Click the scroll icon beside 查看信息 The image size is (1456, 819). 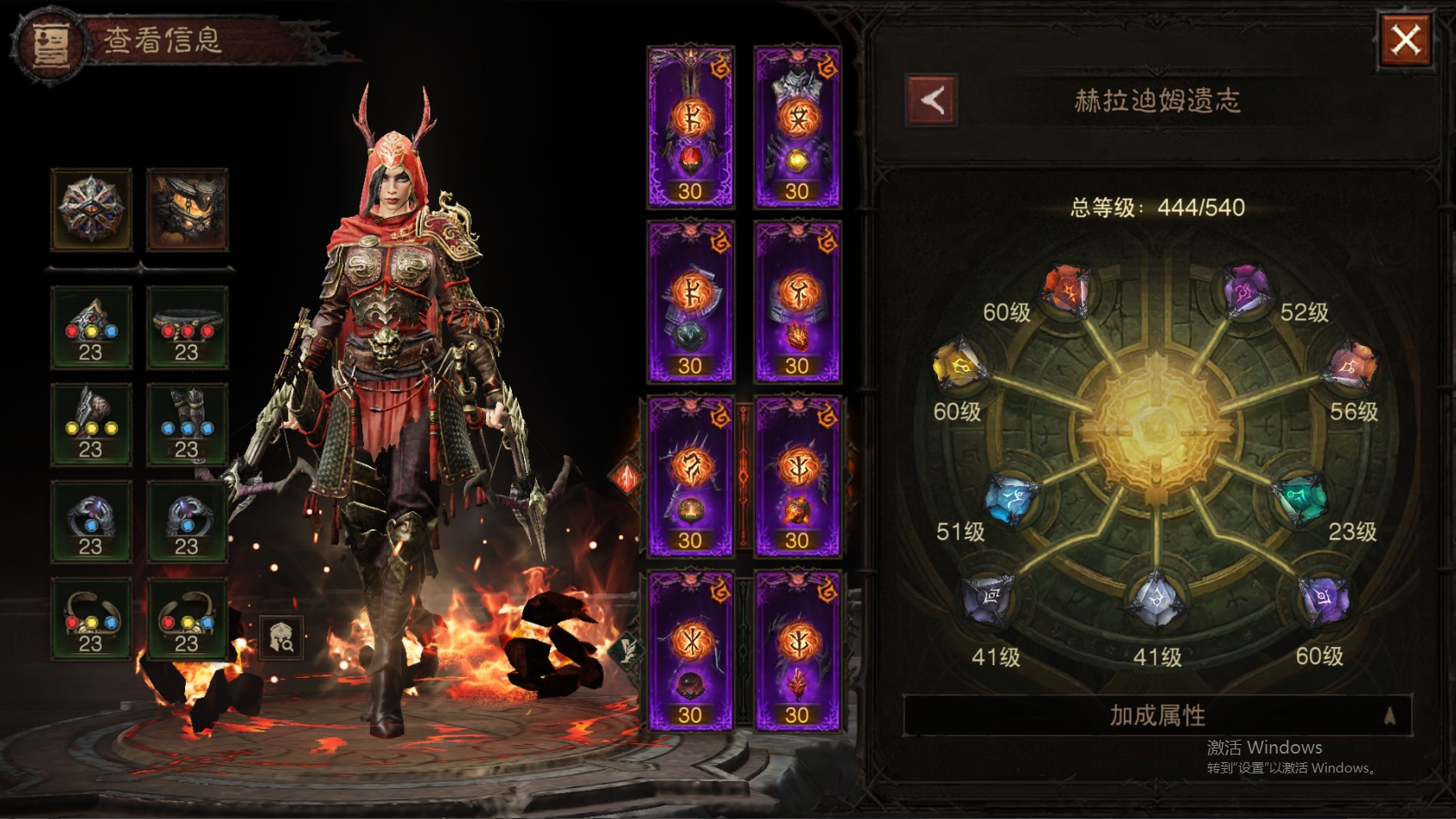coord(50,43)
